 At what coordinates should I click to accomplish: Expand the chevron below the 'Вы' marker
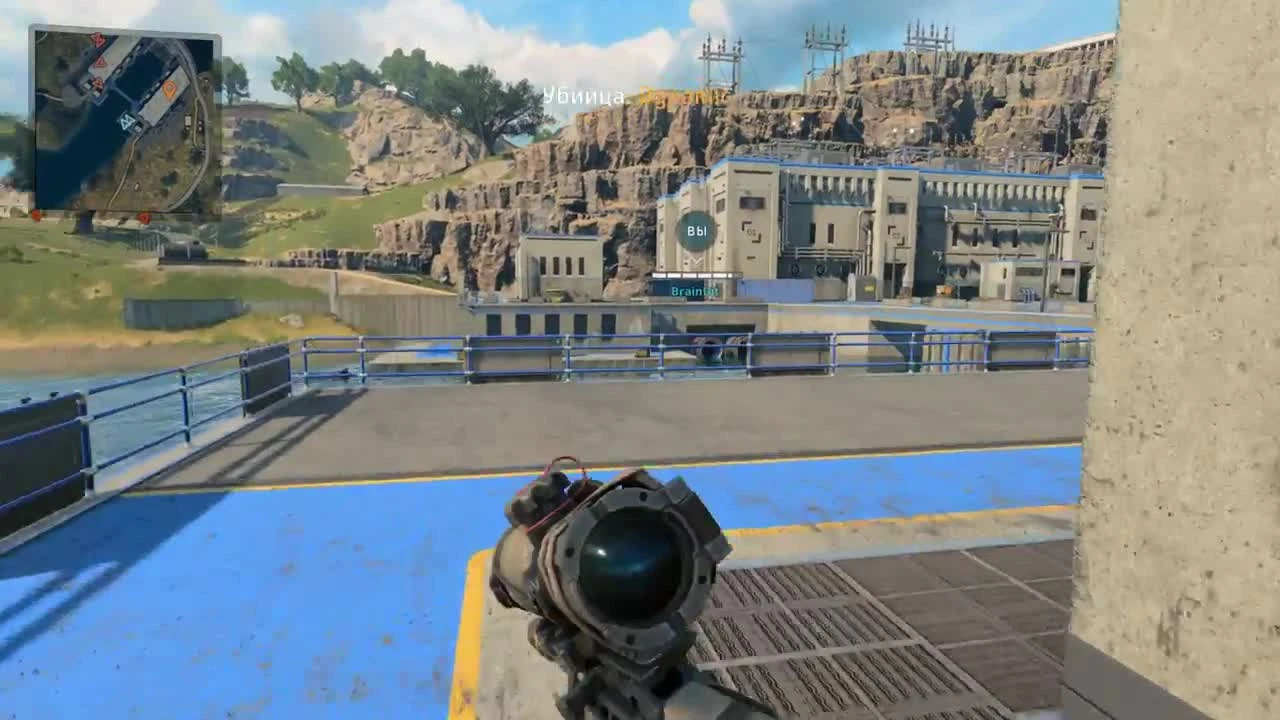click(695, 262)
